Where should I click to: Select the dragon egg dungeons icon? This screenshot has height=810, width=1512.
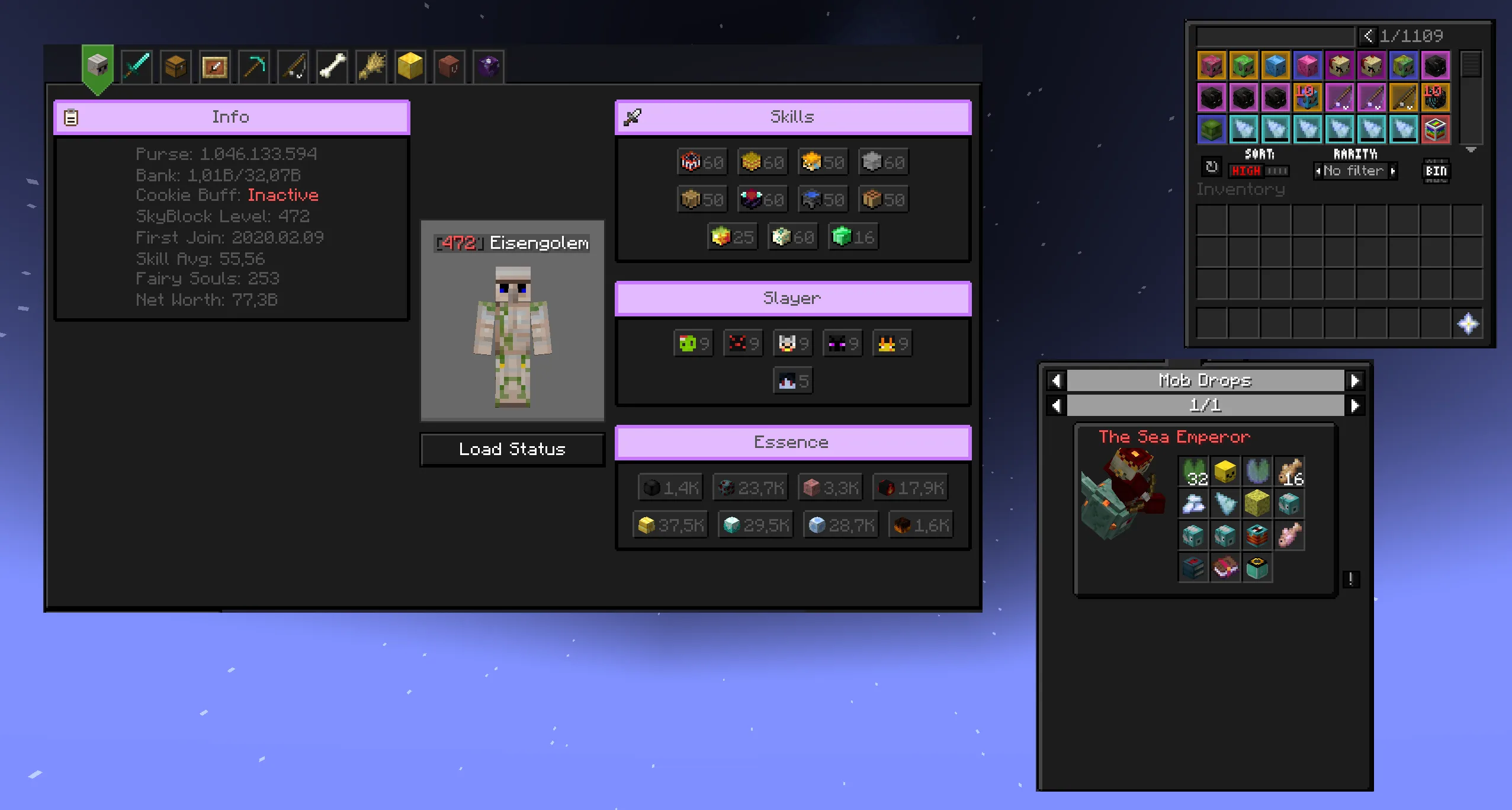tap(487, 65)
